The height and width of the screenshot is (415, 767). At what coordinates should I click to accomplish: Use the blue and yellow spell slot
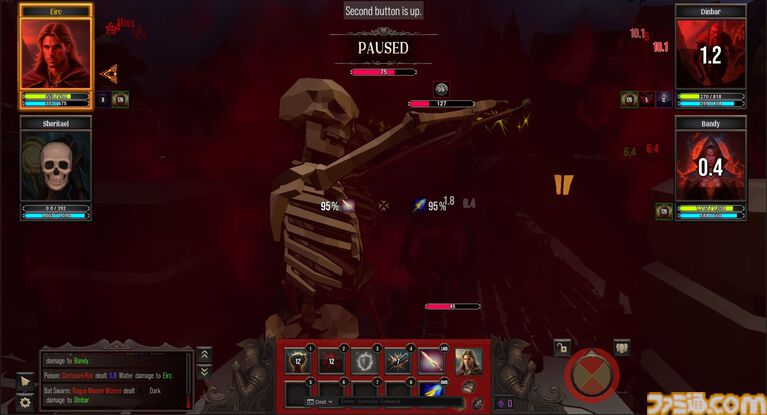coord(431,391)
